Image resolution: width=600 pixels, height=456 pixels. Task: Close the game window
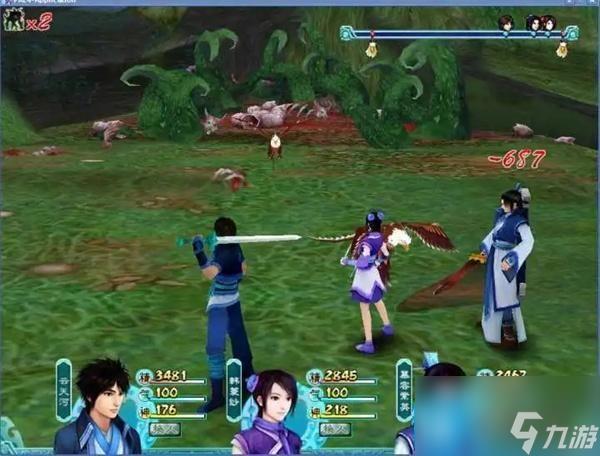pyautogui.click(x=590, y=4)
